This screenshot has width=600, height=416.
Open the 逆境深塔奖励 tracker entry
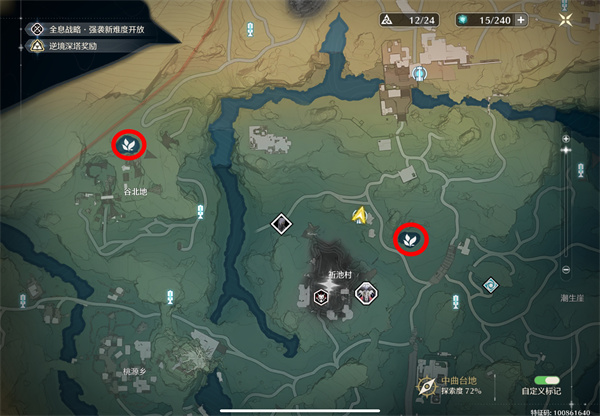pyautogui.click(x=70, y=46)
